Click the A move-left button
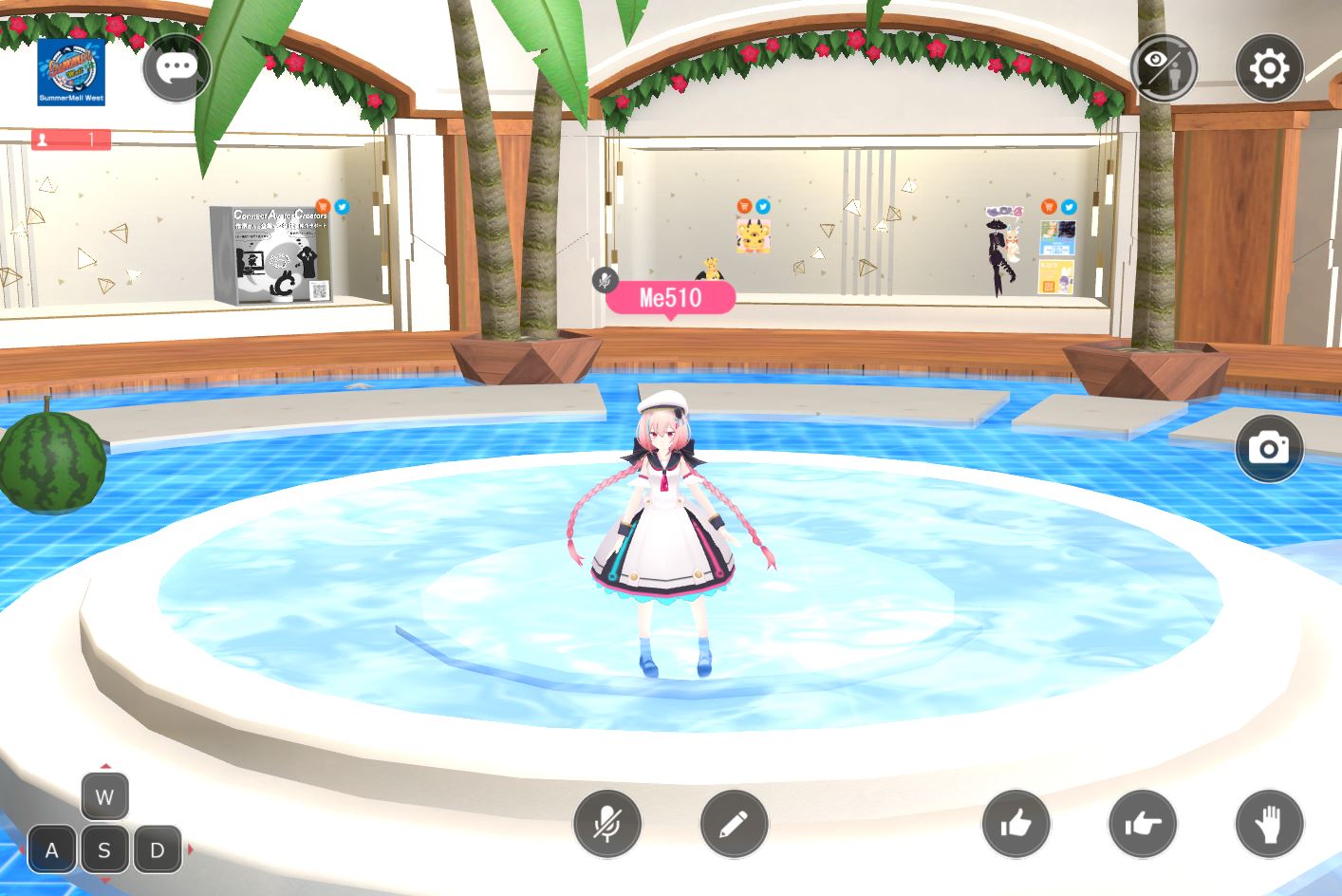This screenshot has height=896, width=1342. tap(52, 850)
